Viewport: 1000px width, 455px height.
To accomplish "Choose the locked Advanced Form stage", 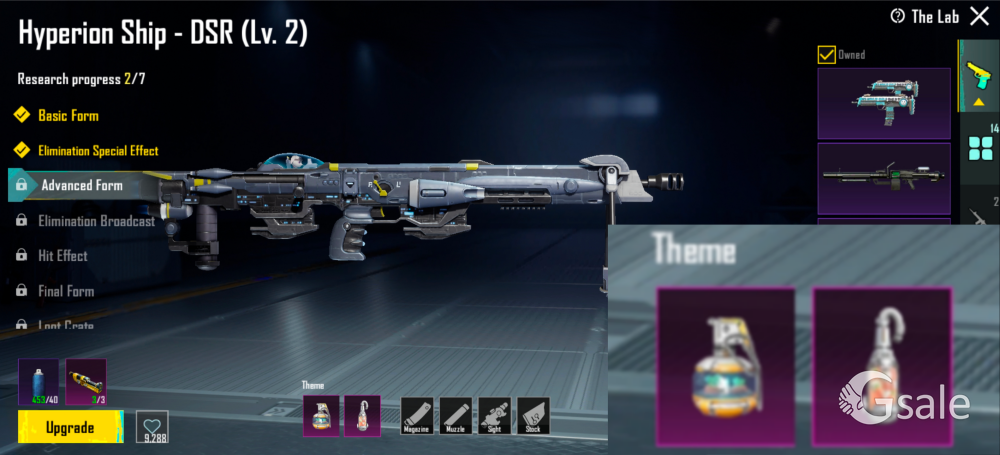I will pyautogui.click(x=81, y=185).
